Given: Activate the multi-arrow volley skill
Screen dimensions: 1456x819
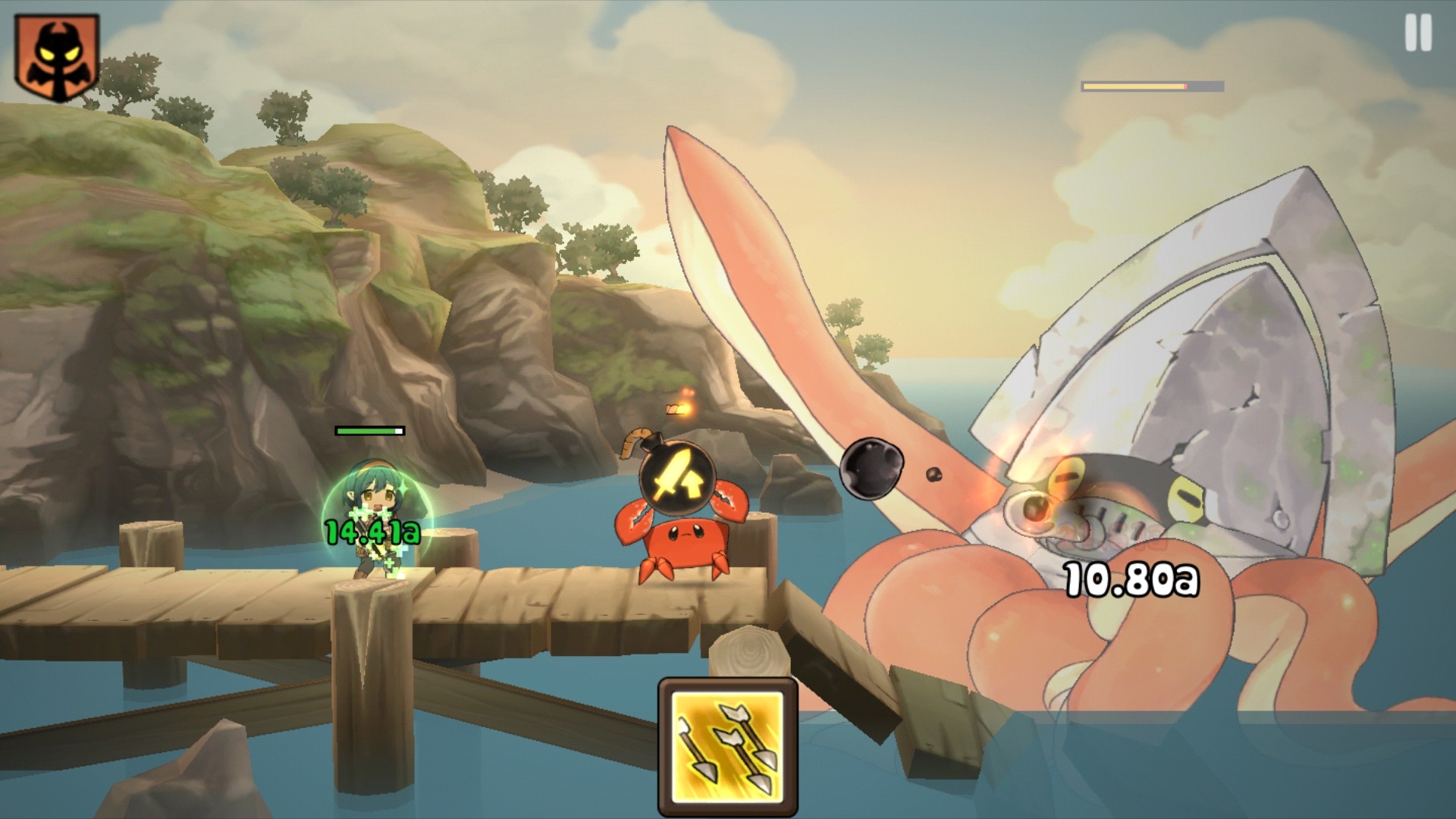Looking at the screenshot, I should click(x=728, y=747).
